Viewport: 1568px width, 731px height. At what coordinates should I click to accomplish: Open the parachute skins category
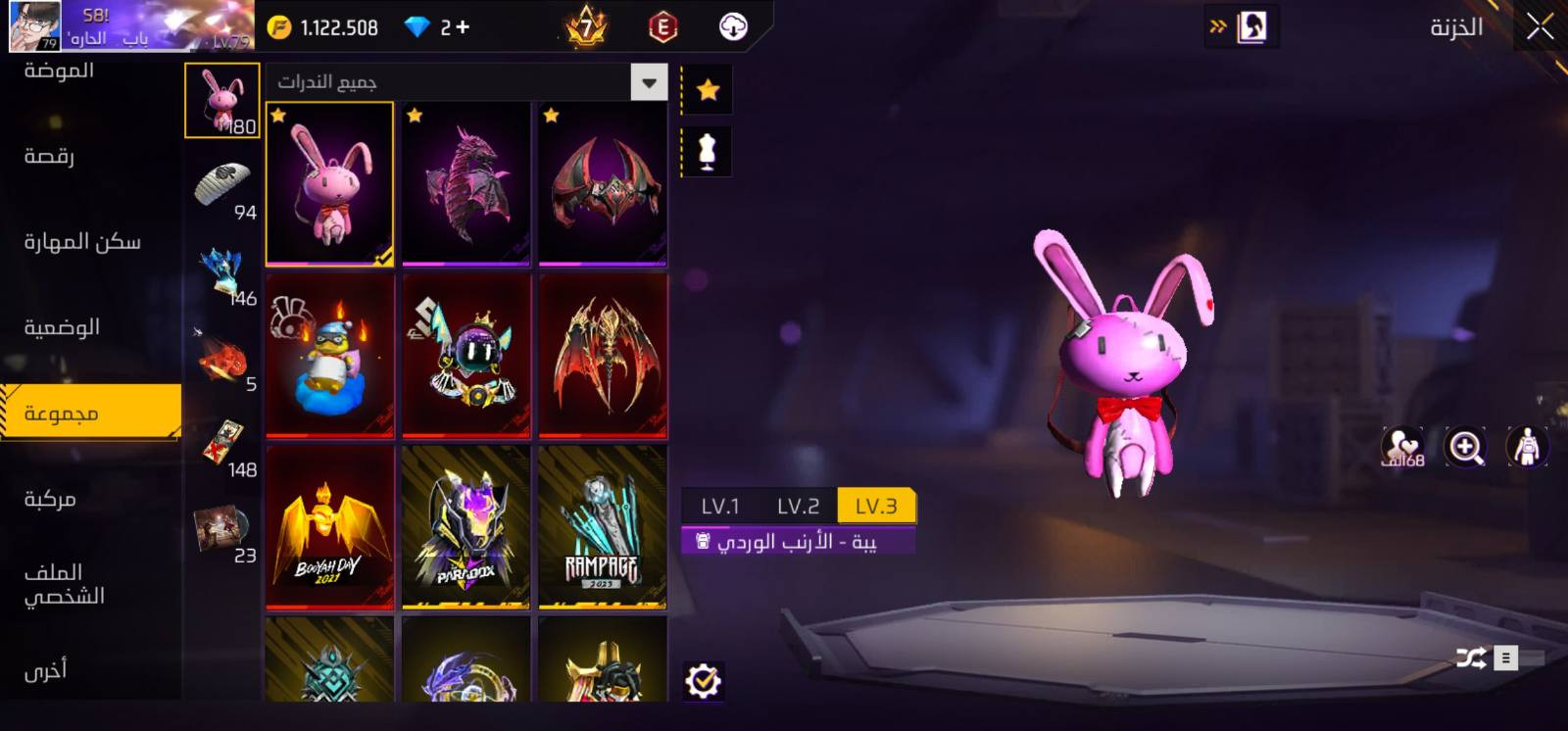(223, 186)
